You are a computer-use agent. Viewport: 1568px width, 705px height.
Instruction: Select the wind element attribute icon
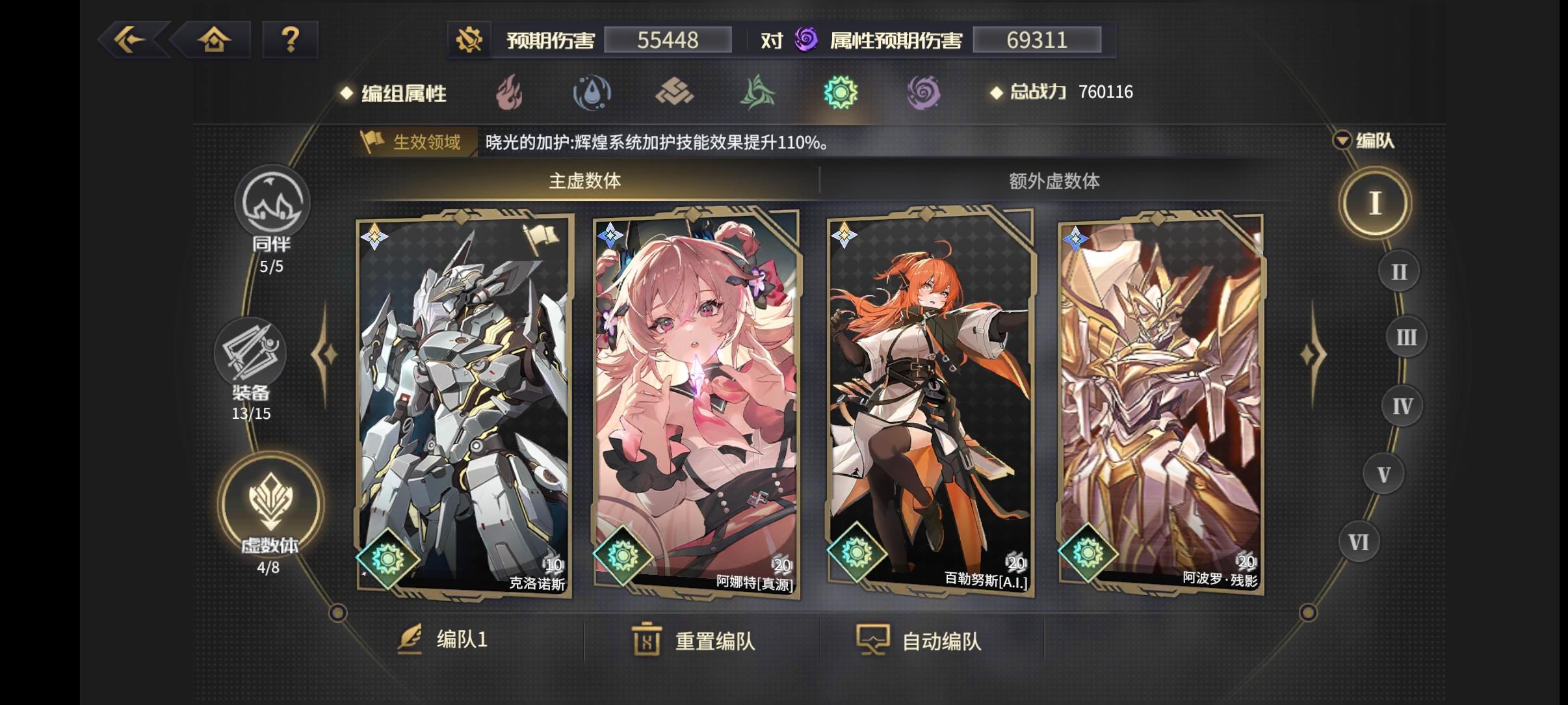pyautogui.click(x=758, y=92)
